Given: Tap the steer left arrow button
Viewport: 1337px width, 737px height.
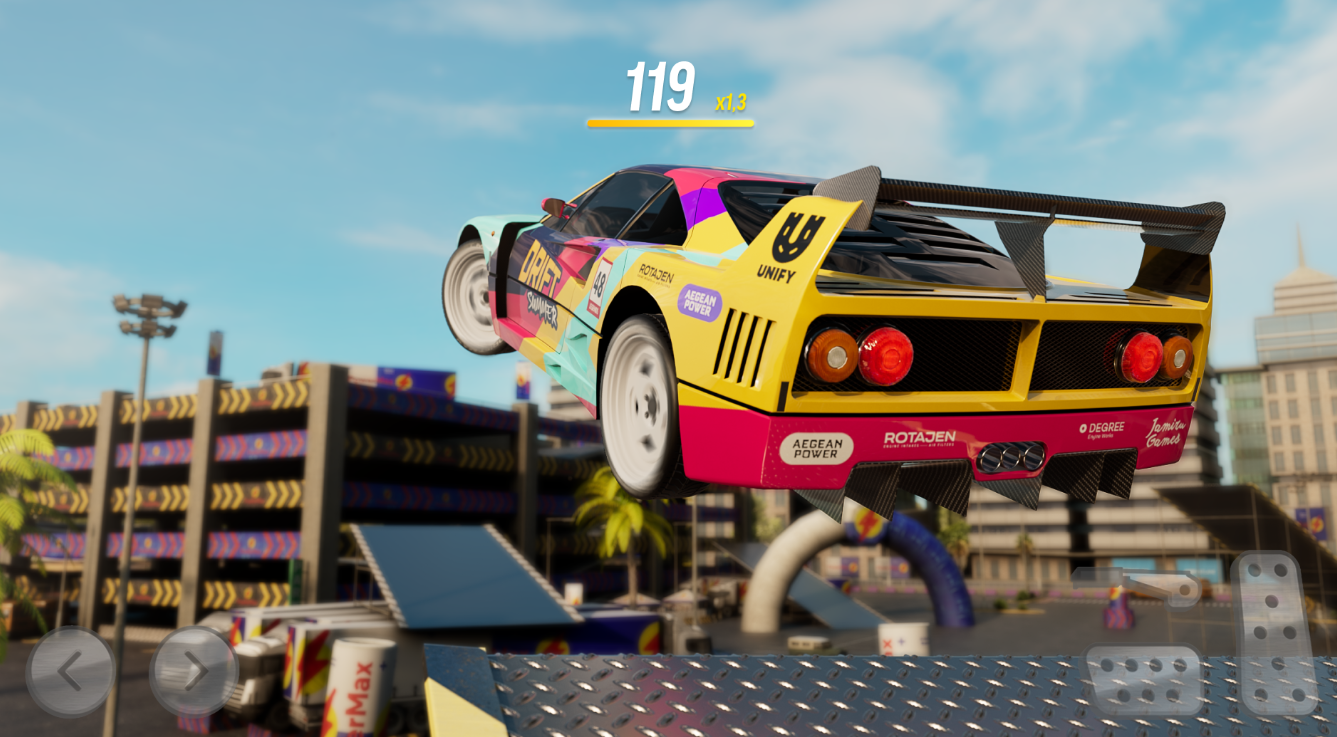Looking at the screenshot, I should pos(69,672).
